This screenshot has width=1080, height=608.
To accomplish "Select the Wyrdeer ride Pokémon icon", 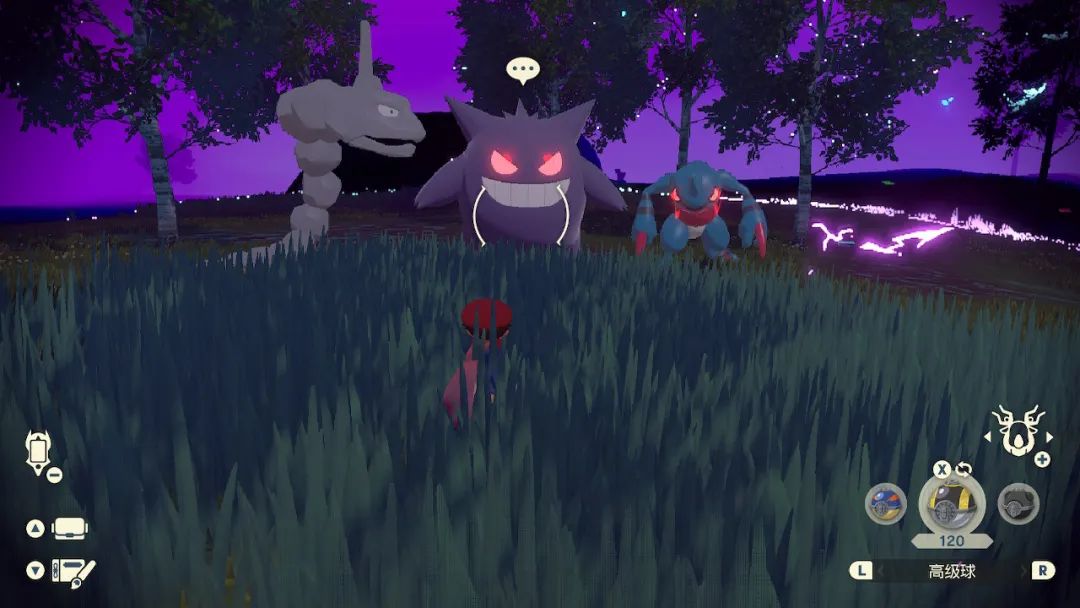I will tap(1017, 432).
